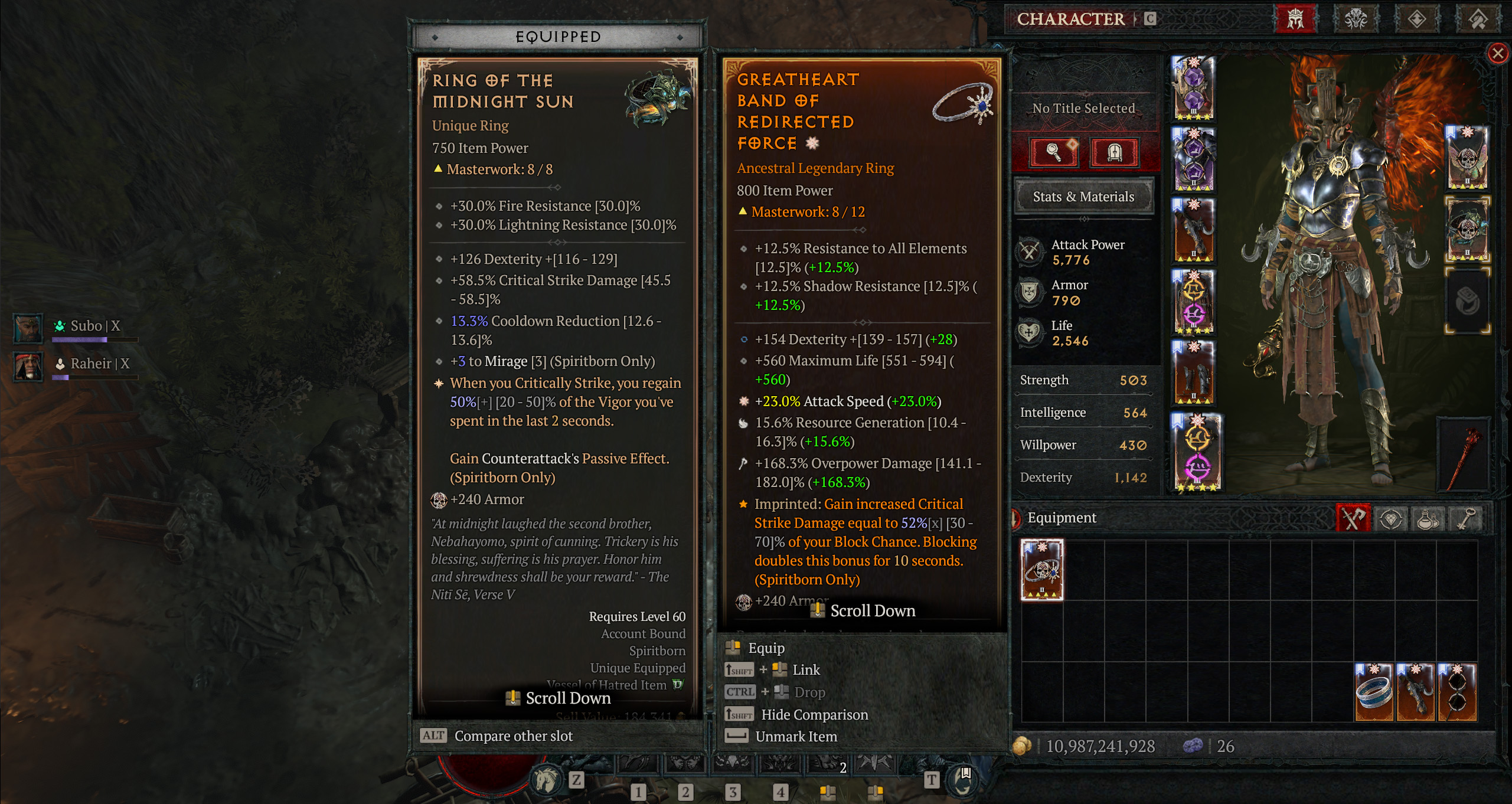Unmark the Greatheart Band item

coord(796,736)
